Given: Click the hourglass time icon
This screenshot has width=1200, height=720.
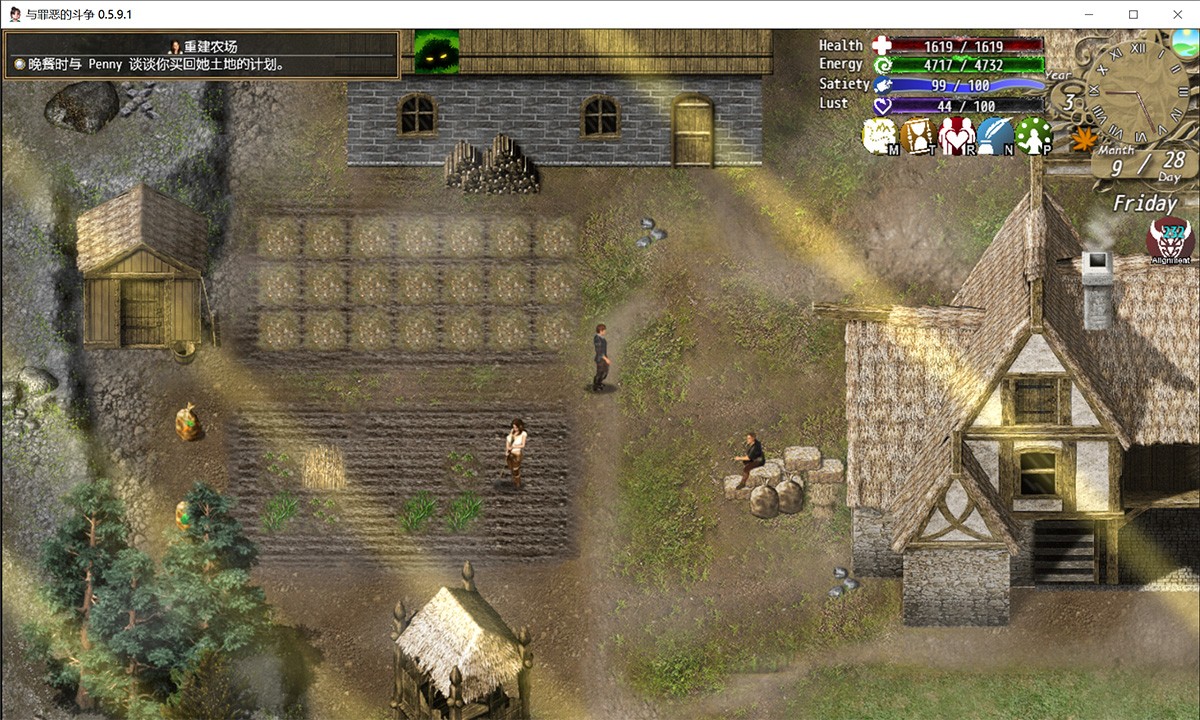Looking at the screenshot, I should tap(918, 136).
